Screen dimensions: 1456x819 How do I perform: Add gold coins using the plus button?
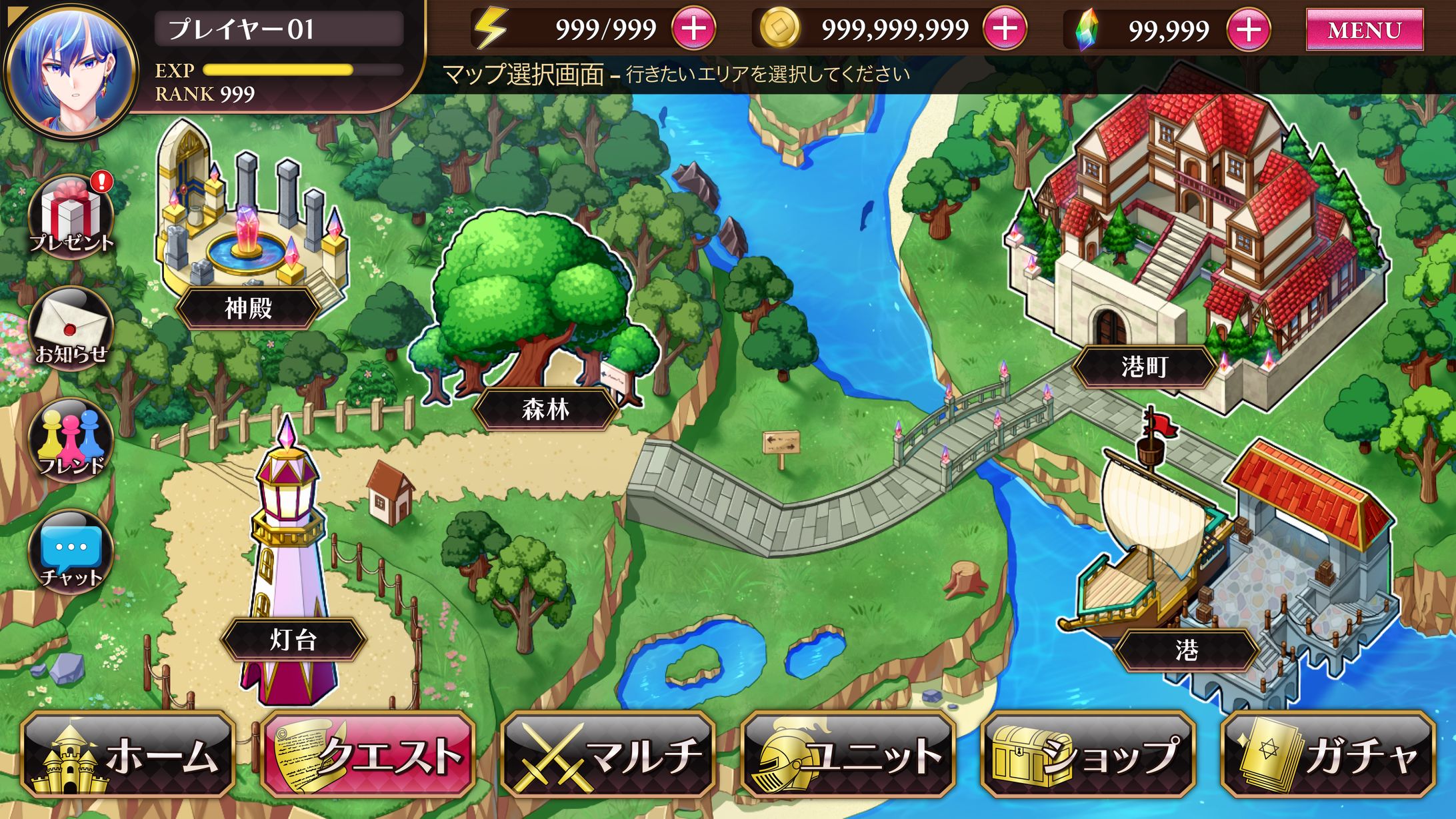pos(1005,29)
